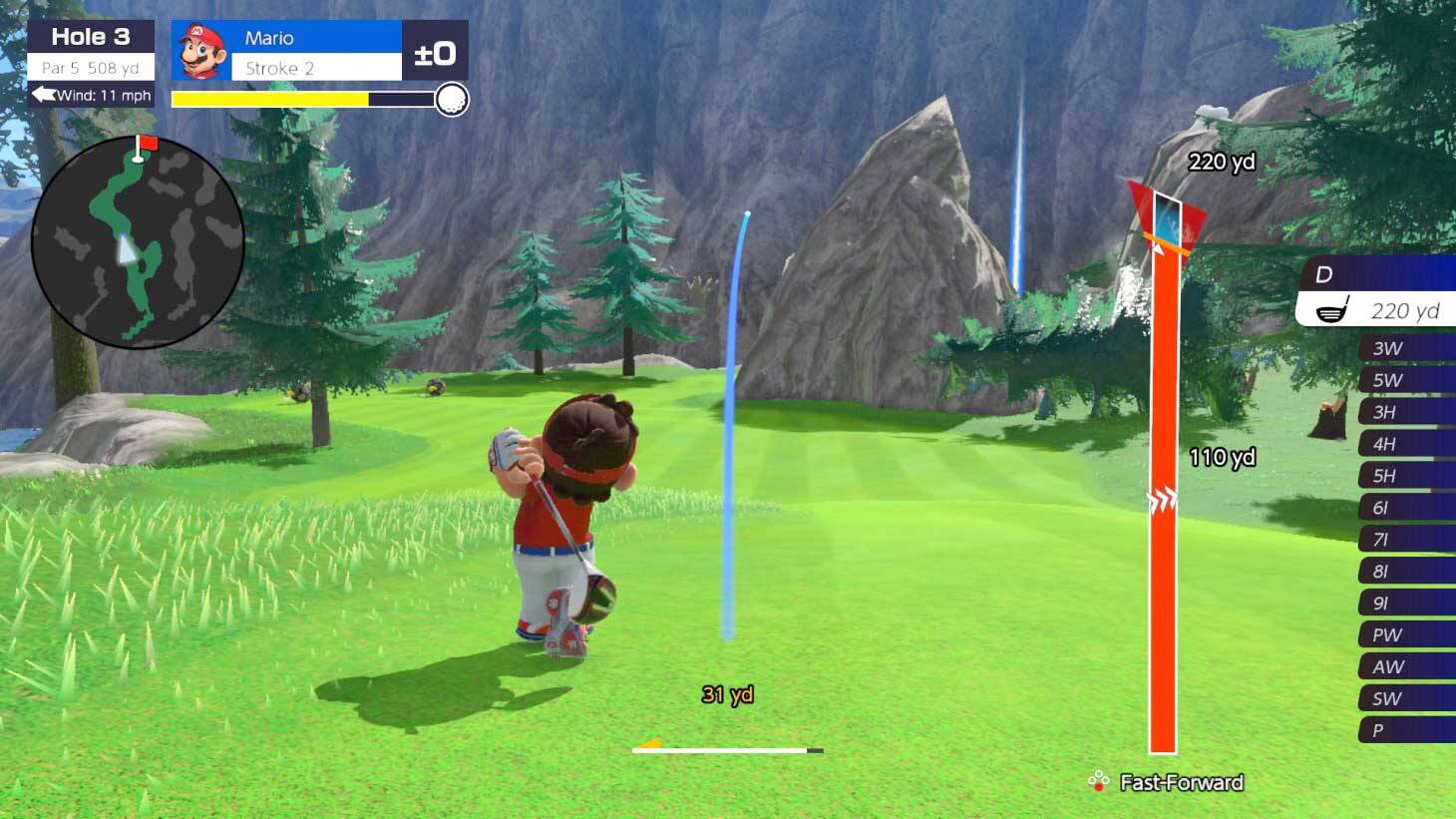Open the circular course minimap

pos(138,242)
